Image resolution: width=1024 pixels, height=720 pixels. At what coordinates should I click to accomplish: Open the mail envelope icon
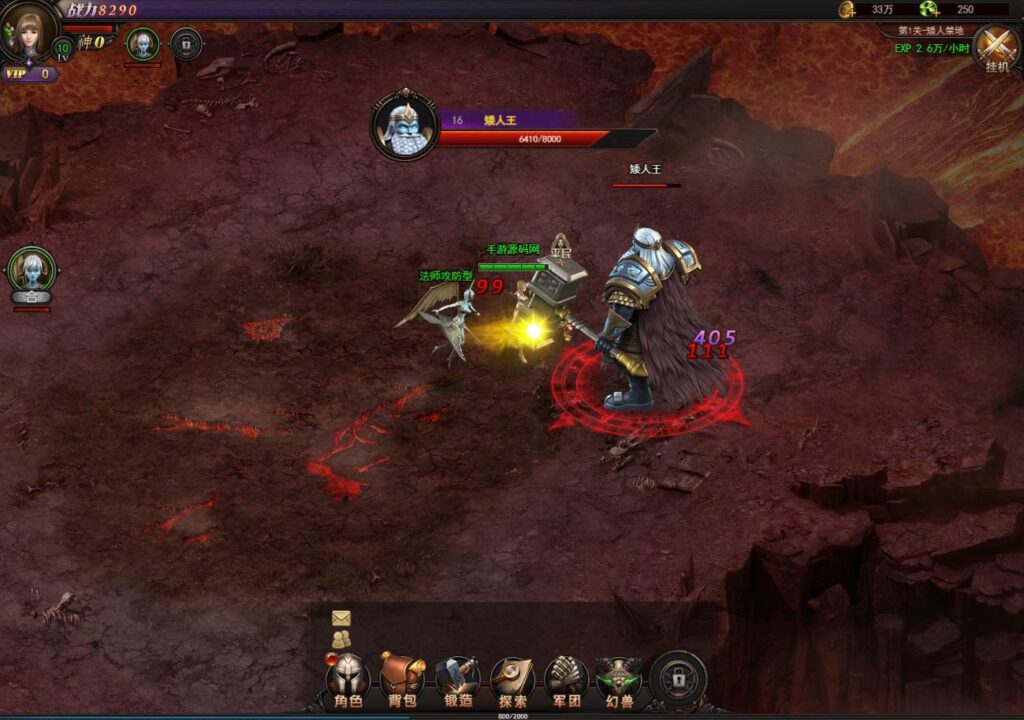342,618
